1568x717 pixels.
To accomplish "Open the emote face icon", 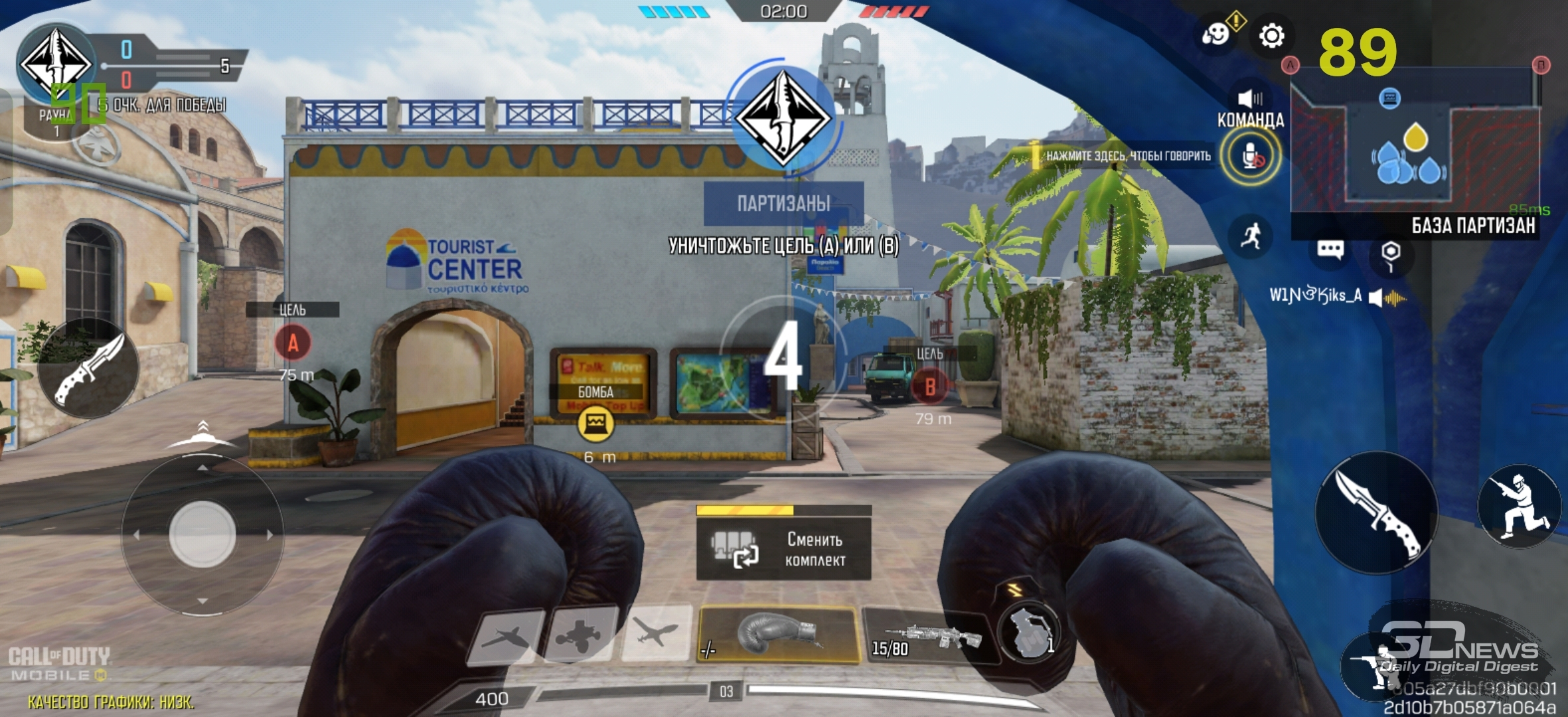I will click(1216, 33).
